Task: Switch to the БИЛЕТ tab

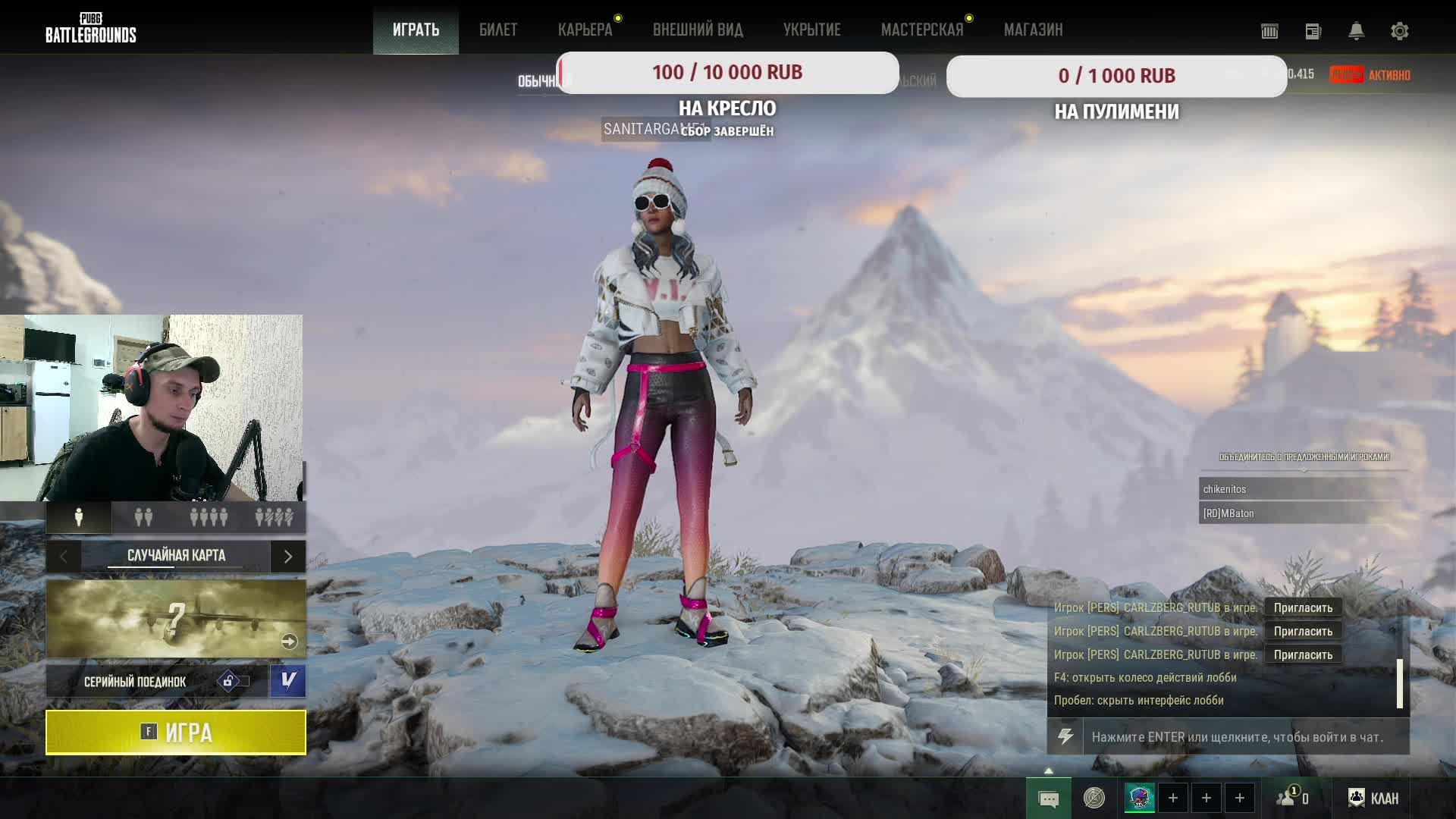Action: pyautogui.click(x=498, y=30)
